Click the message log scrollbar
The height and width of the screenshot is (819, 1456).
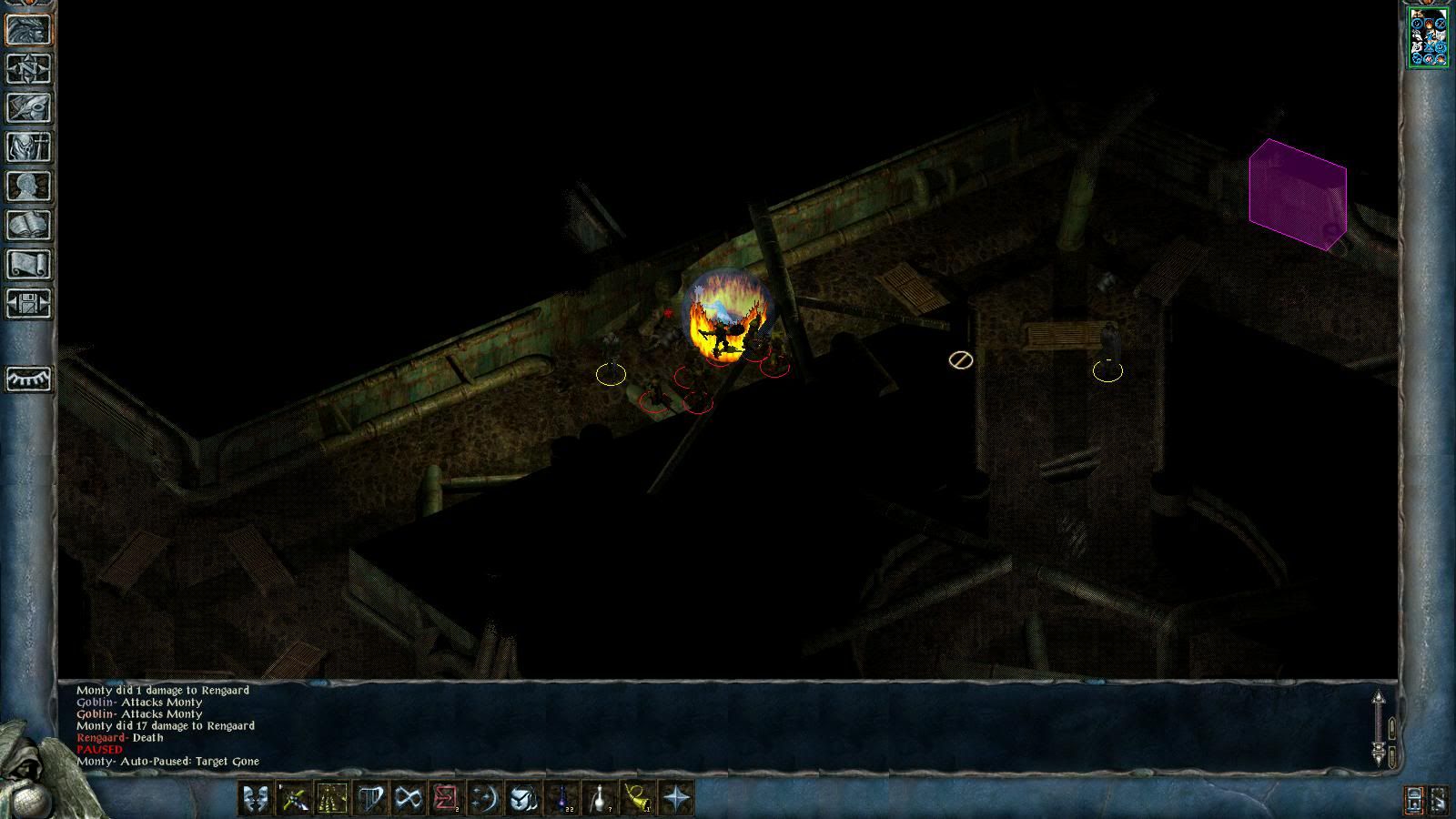coord(1379,728)
